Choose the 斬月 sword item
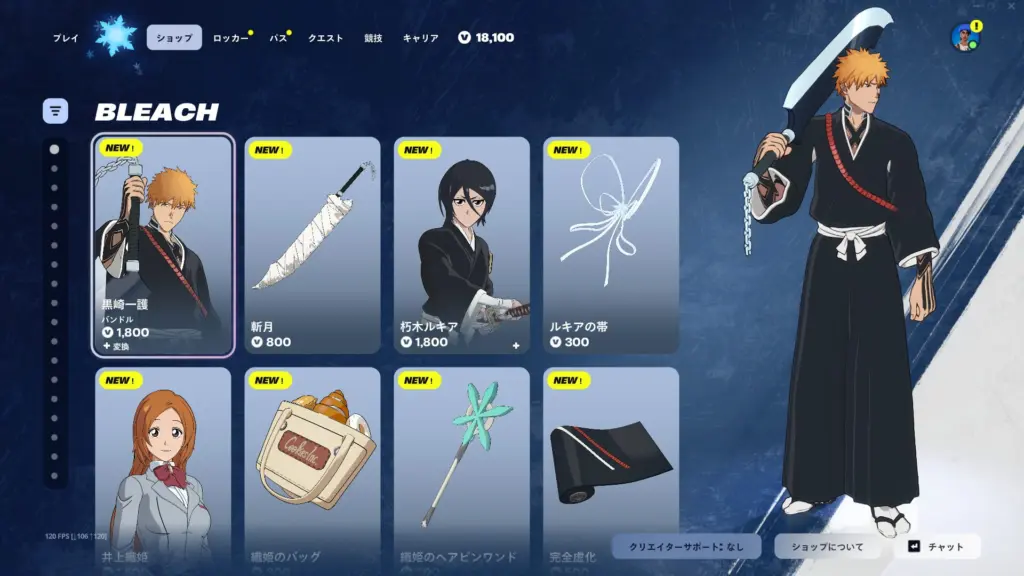Viewport: 1024px width, 576px height. click(x=312, y=245)
